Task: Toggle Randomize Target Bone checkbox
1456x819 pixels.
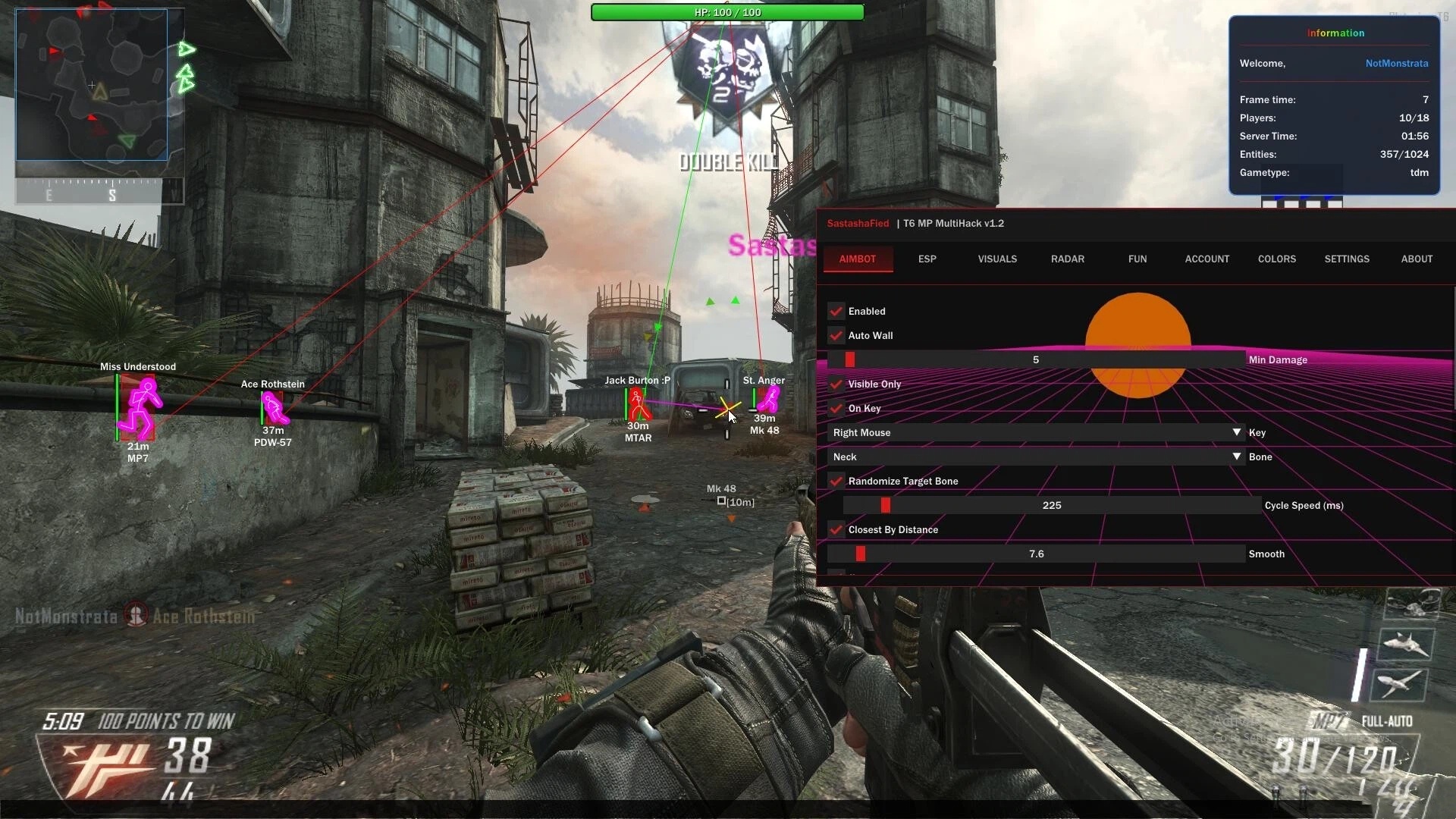Action: [836, 482]
